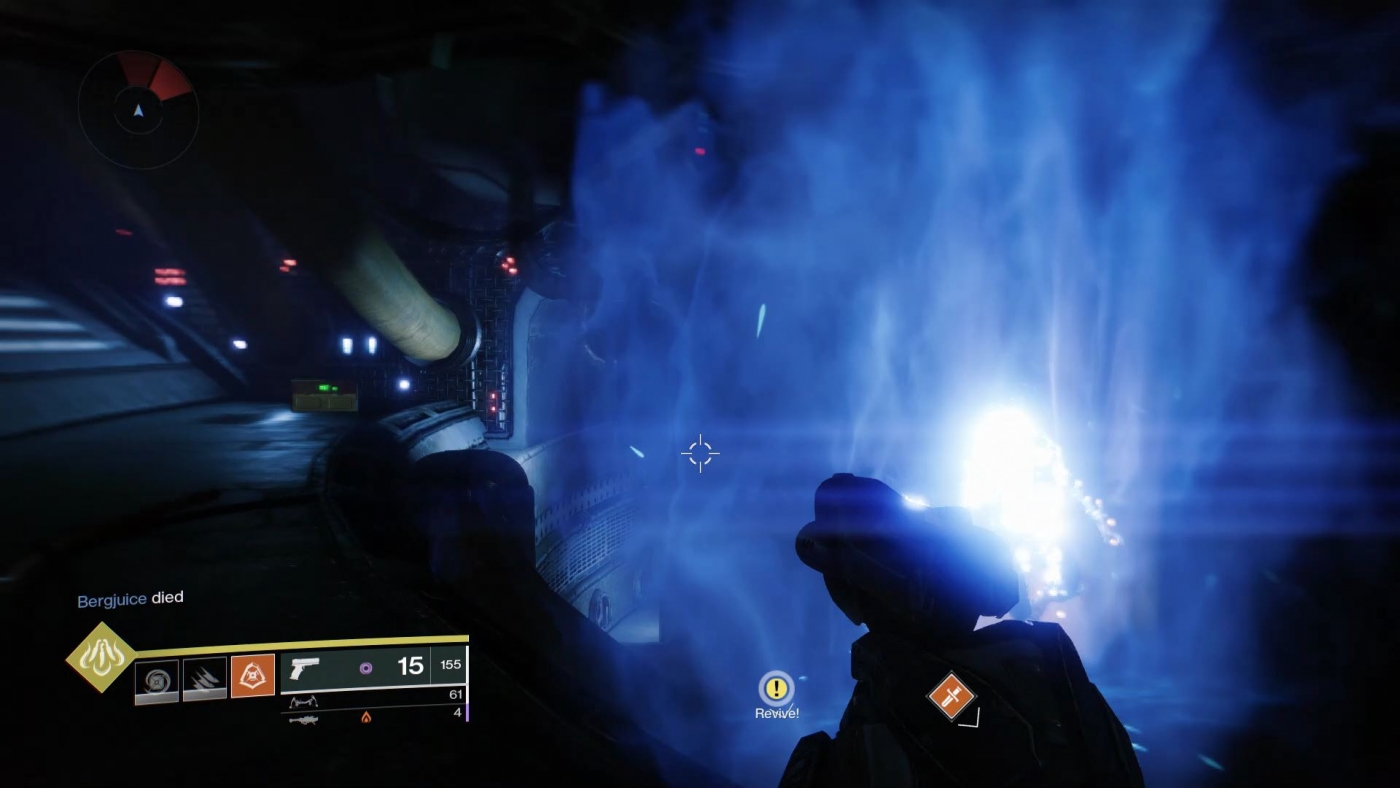Click the purple ammo type ring icon
Viewport: 1400px width, 788px height.
365,670
